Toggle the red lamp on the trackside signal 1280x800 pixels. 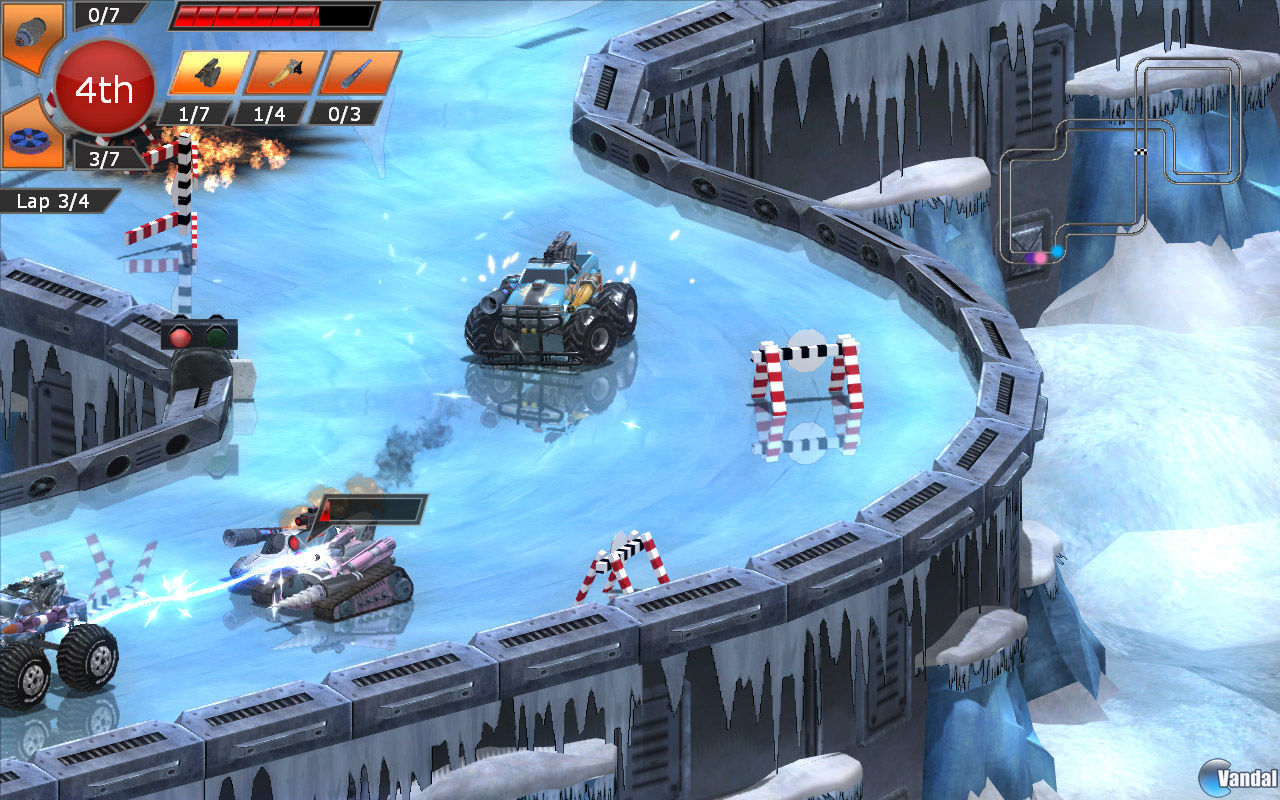[181, 337]
